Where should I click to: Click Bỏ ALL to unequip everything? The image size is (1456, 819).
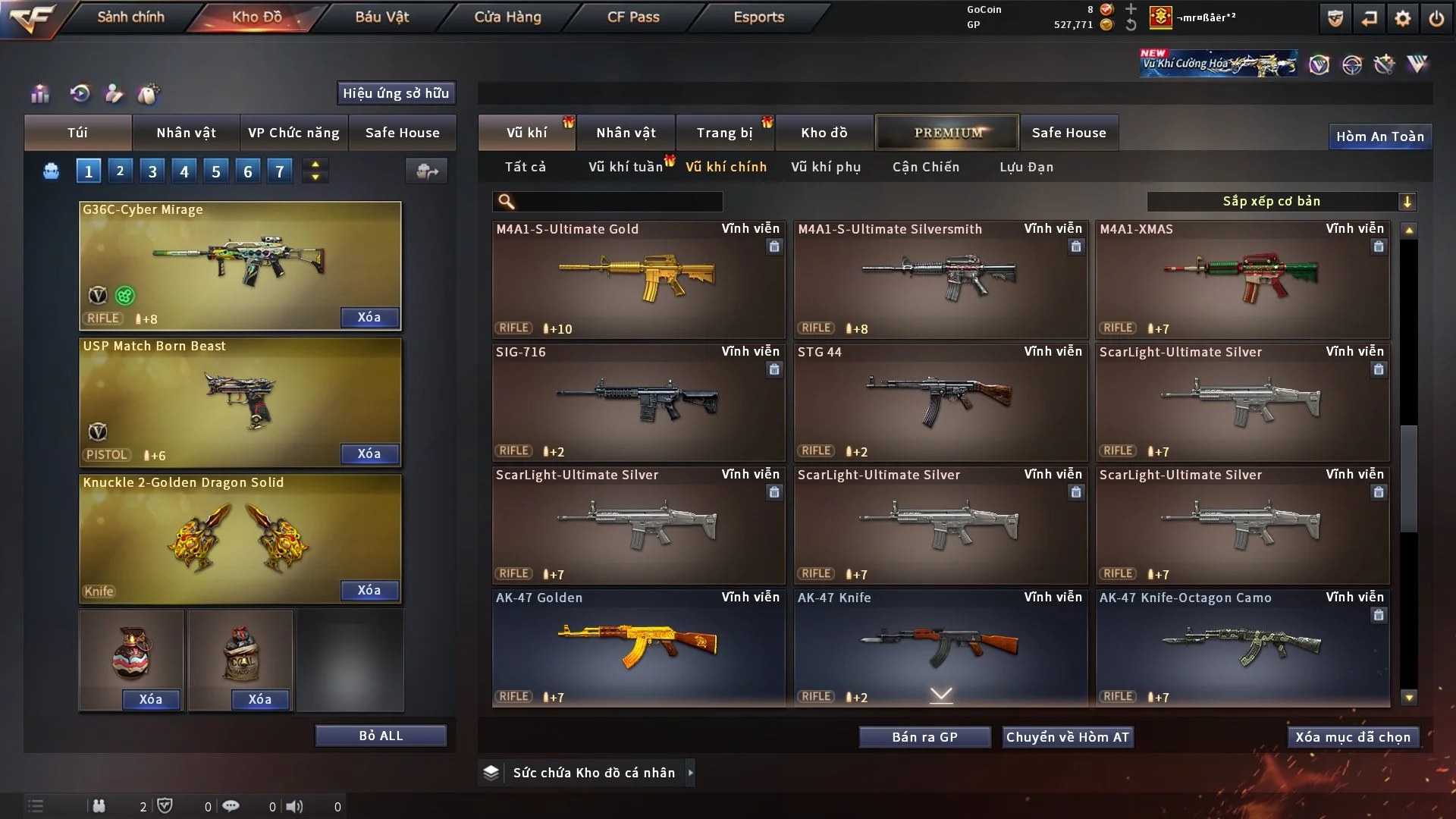pos(381,736)
